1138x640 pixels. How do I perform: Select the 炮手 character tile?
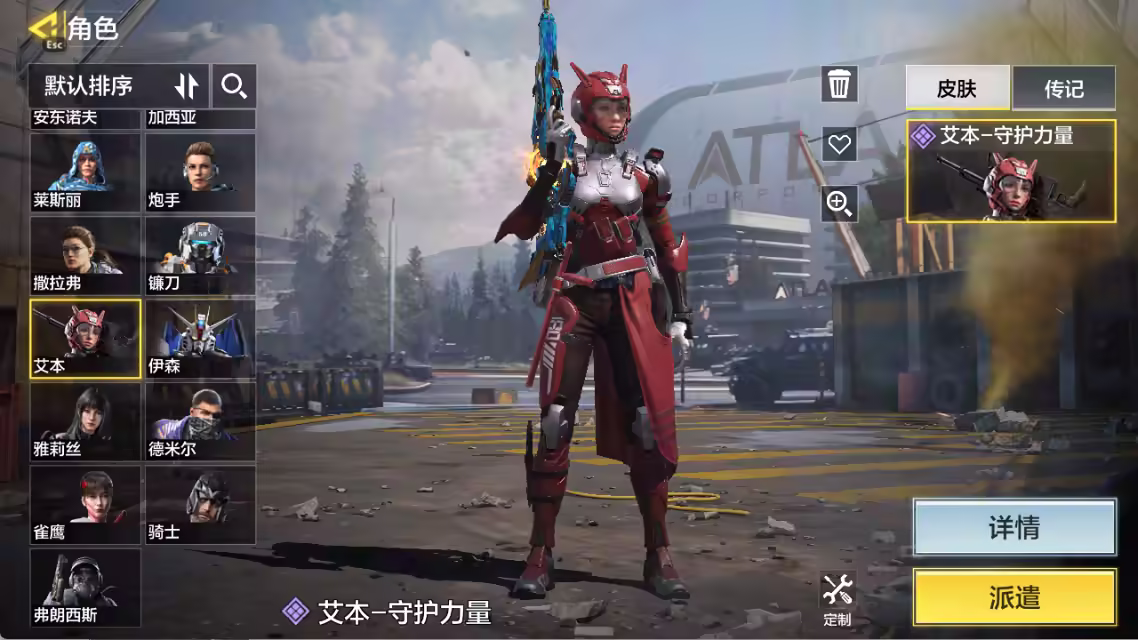[200, 172]
